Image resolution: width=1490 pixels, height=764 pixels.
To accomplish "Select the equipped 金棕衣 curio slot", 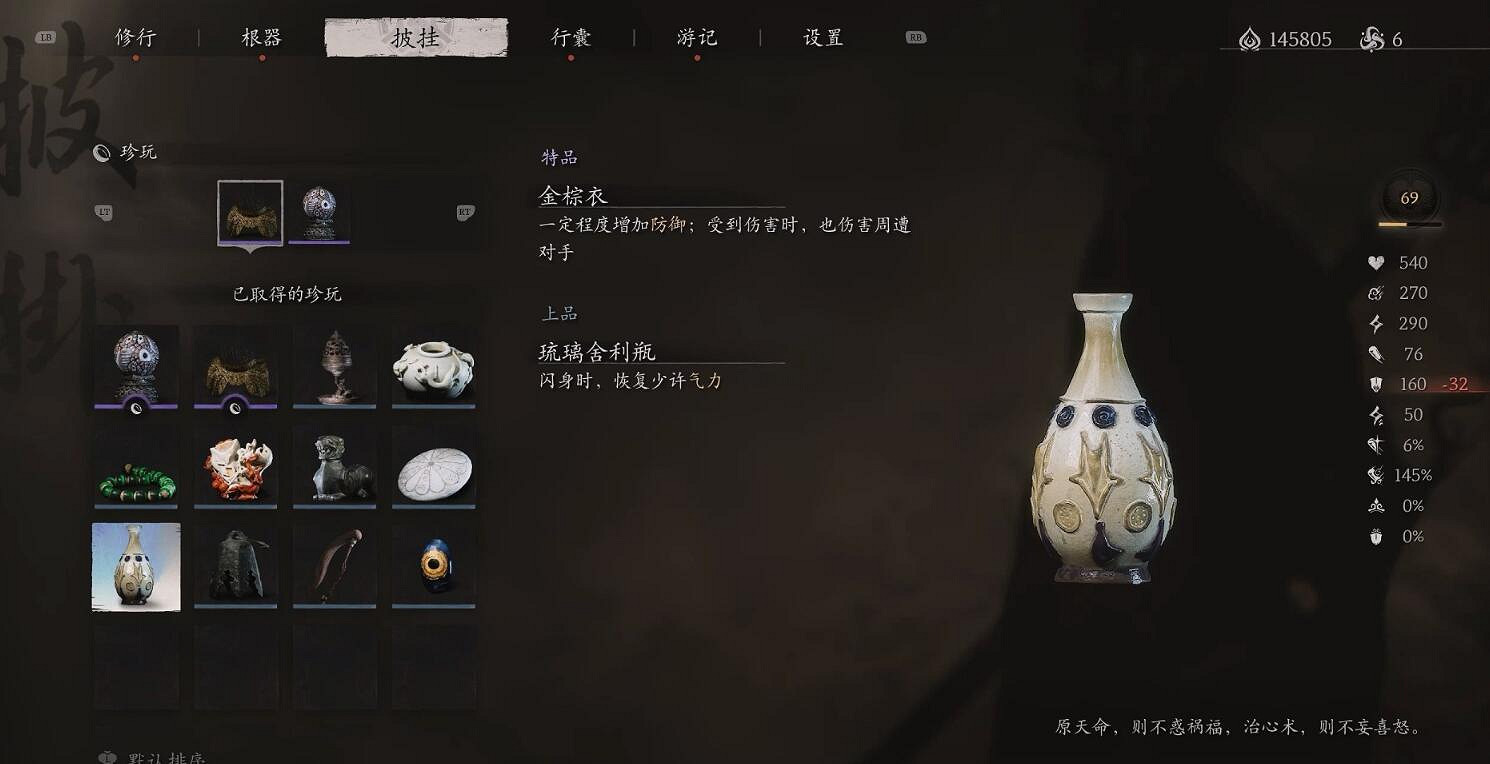I will pos(249,212).
